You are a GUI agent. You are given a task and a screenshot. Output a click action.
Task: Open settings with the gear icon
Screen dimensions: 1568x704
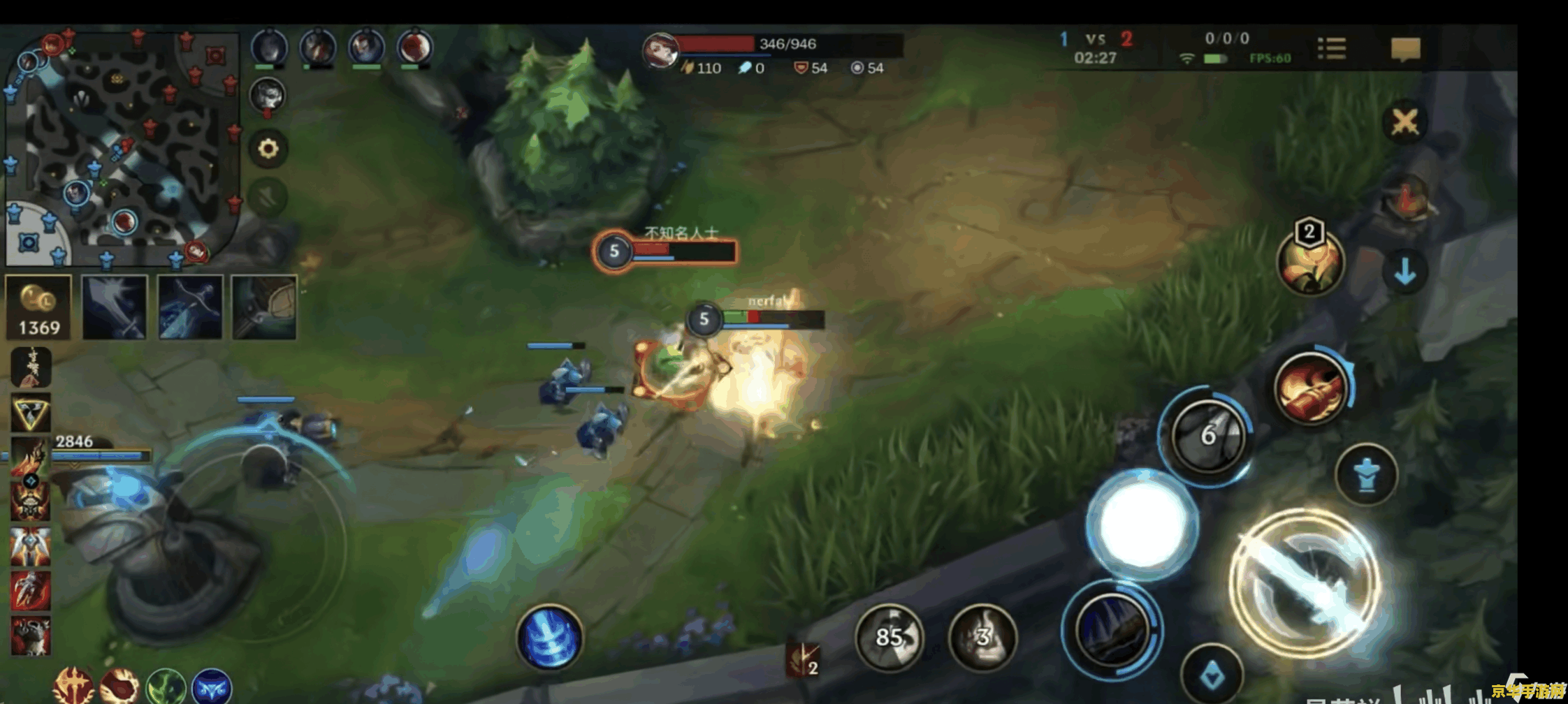(x=268, y=149)
